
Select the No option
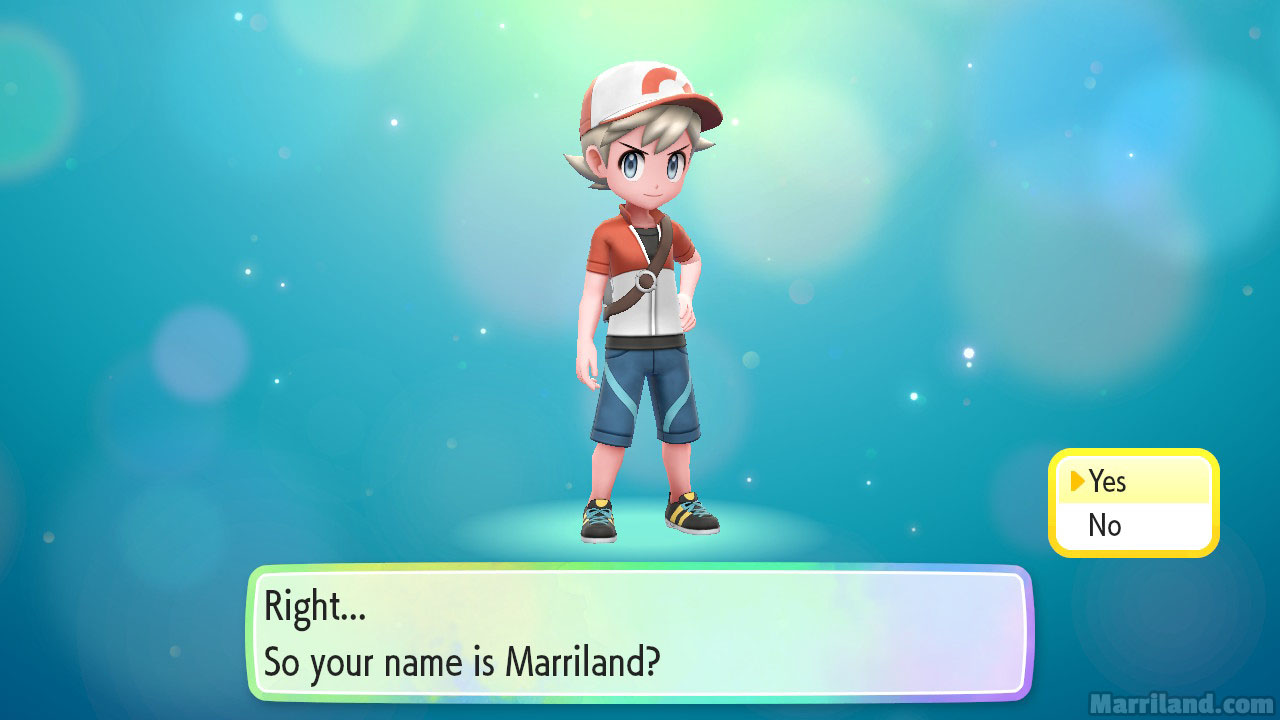tap(1106, 525)
